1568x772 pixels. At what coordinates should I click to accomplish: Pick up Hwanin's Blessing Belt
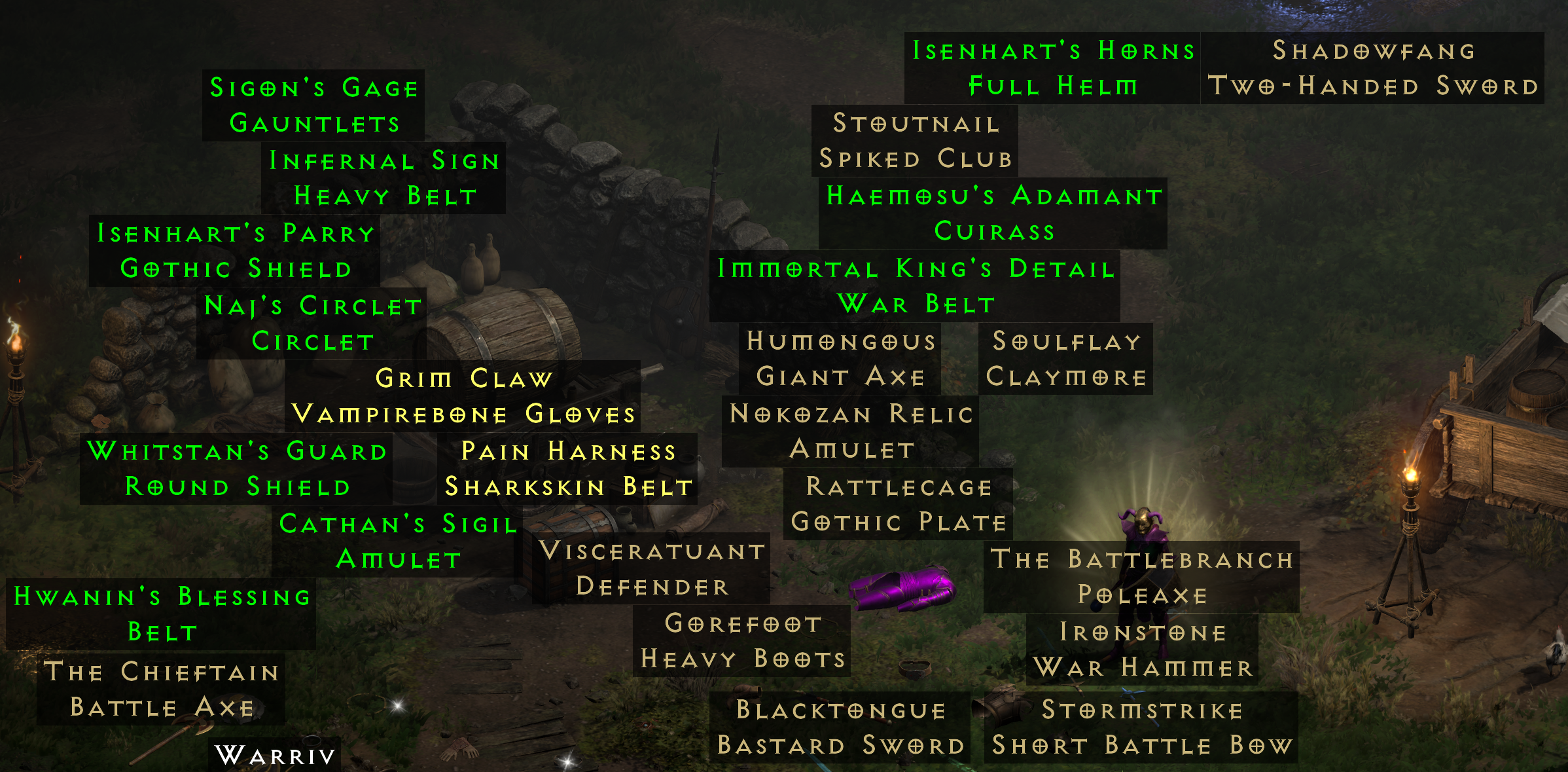[x=160, y=614]
